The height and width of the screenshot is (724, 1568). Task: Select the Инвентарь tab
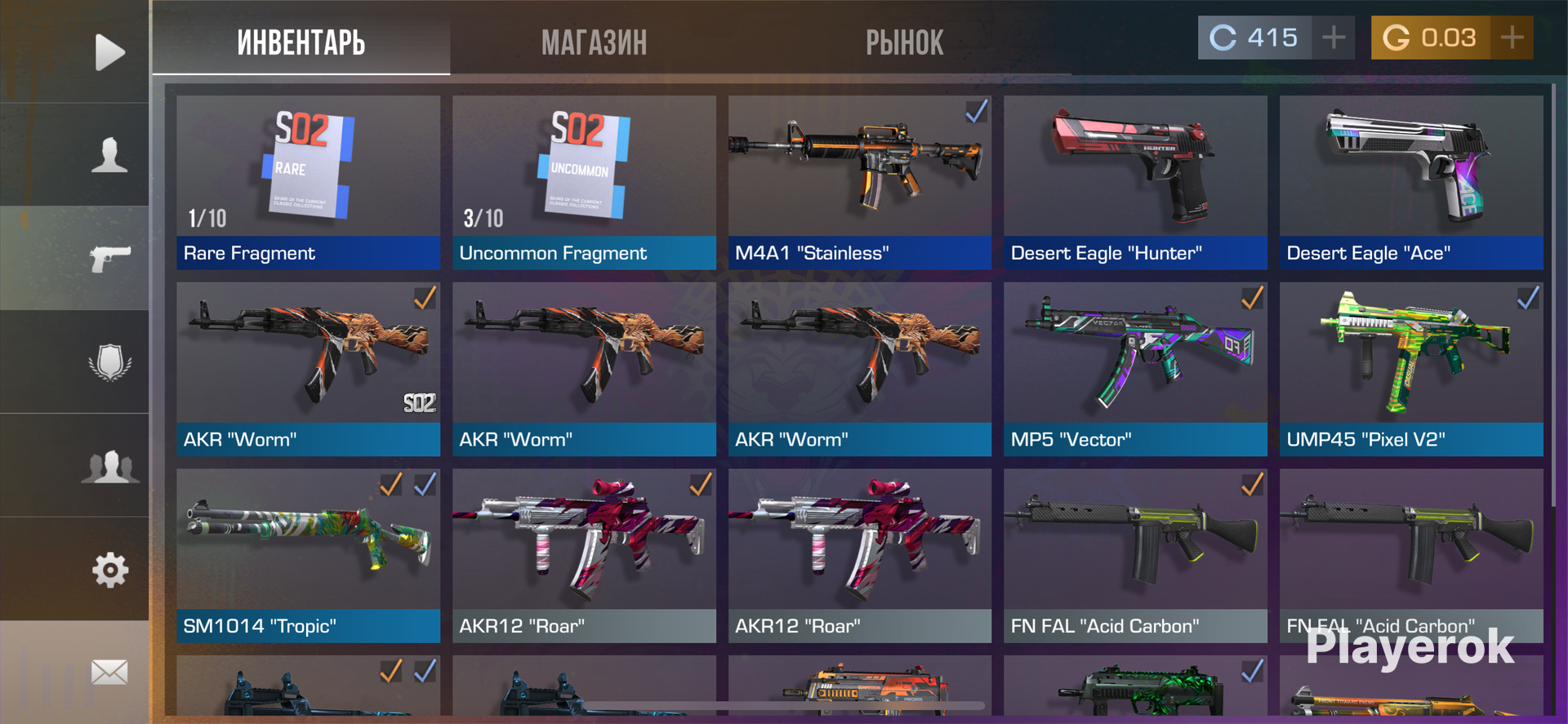(301, 42)
